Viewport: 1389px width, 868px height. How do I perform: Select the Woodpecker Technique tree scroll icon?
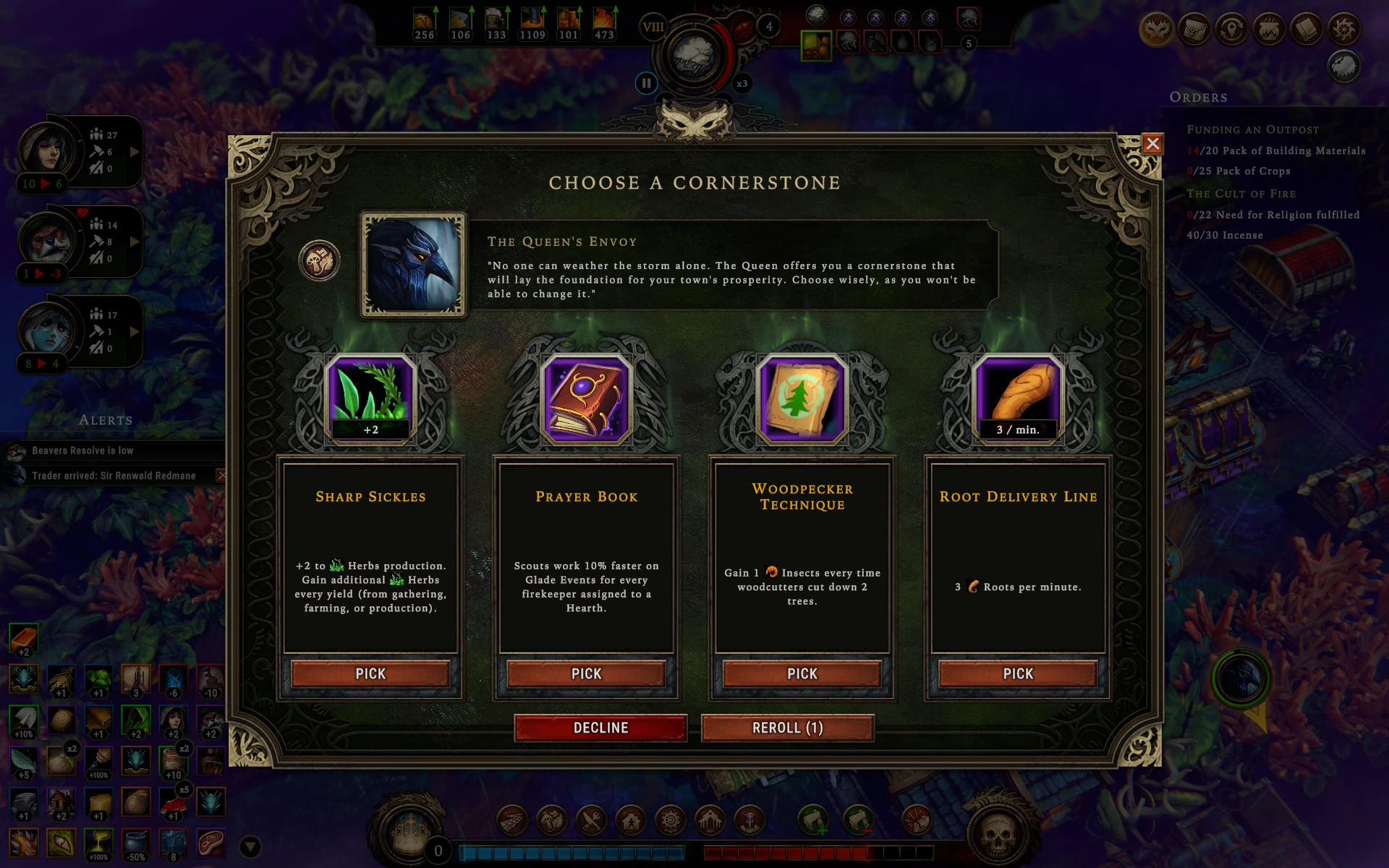(802, 397)
